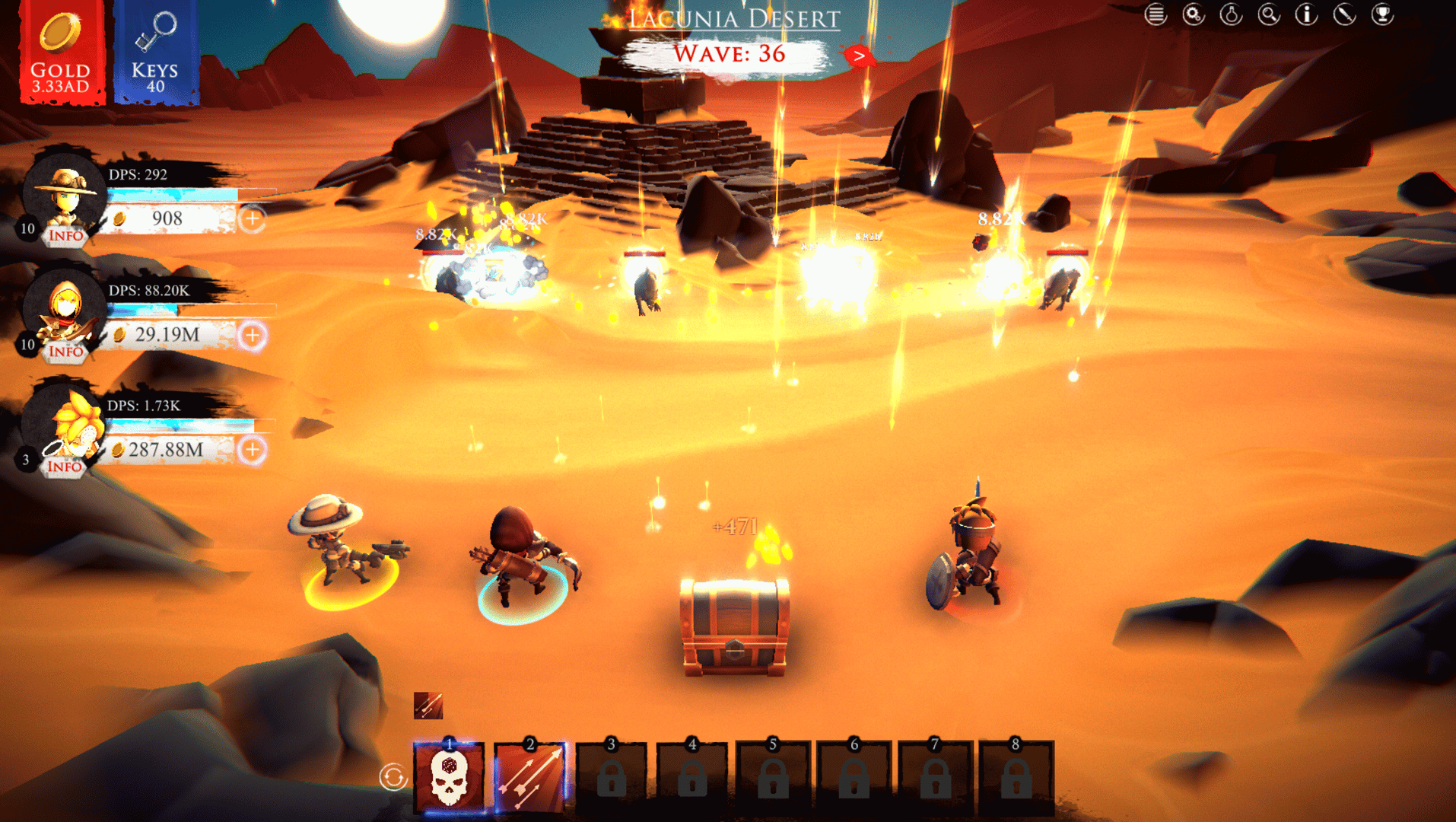Activate the skull dice ability
This screenshot has height=822, width=1456.
pyautogui.click(x=449, y=778)
